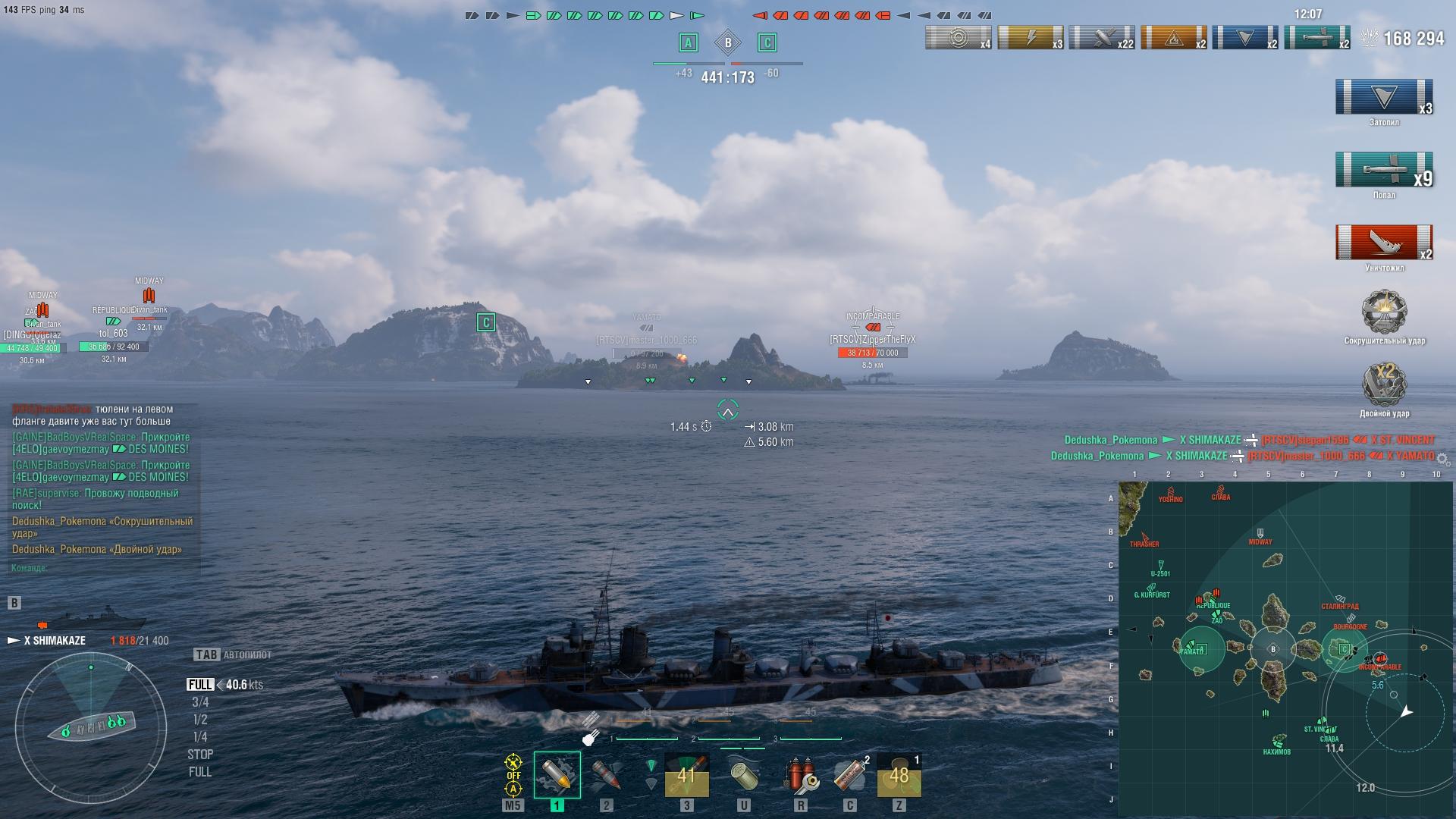The height and width of the screenshot is (819, 1456).
Task: Click the Devastating Strike achievement medal
Action: tap(1384, 312)
